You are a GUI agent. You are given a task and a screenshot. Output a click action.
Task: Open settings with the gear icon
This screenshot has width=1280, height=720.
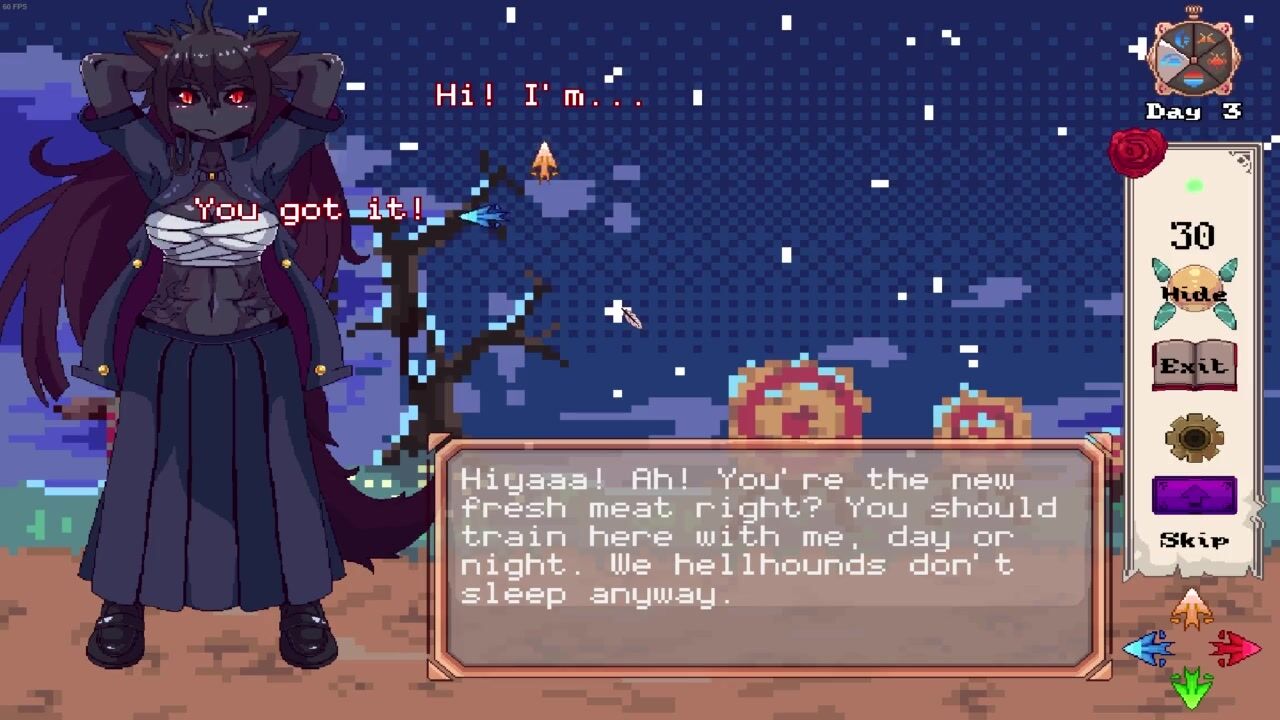[1194, 437]
